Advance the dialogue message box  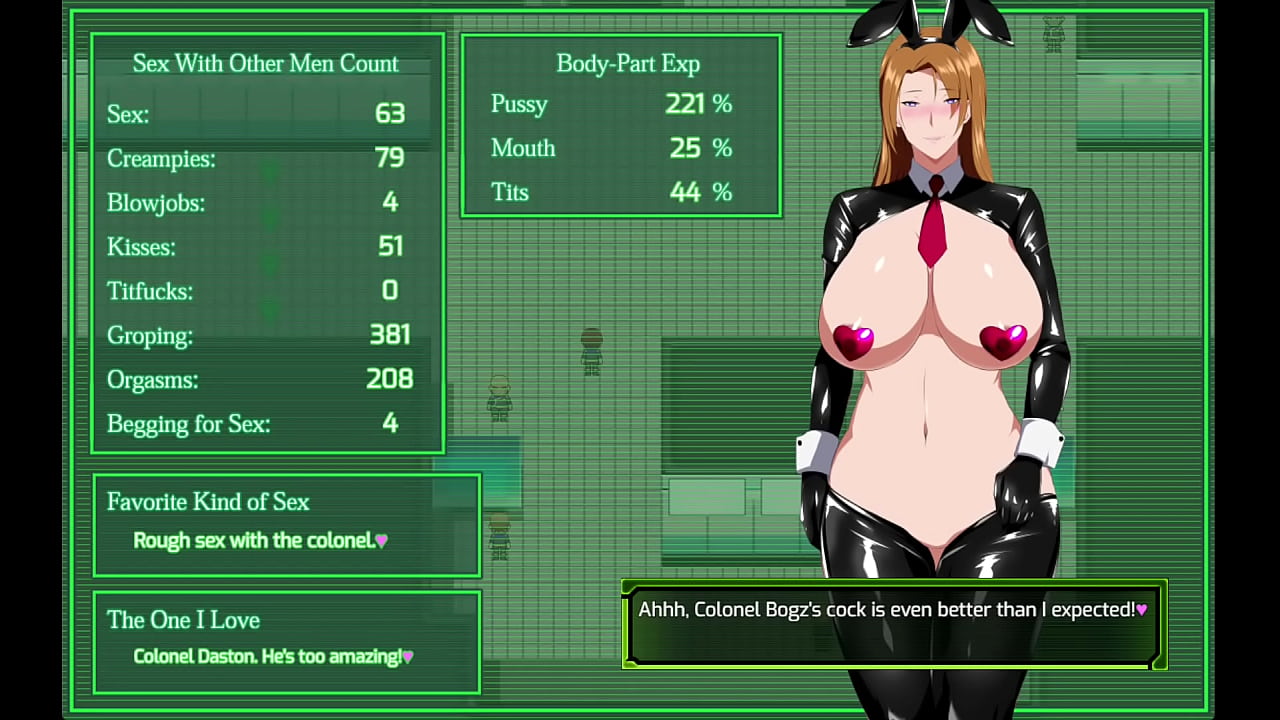click(x=893, y=624)
